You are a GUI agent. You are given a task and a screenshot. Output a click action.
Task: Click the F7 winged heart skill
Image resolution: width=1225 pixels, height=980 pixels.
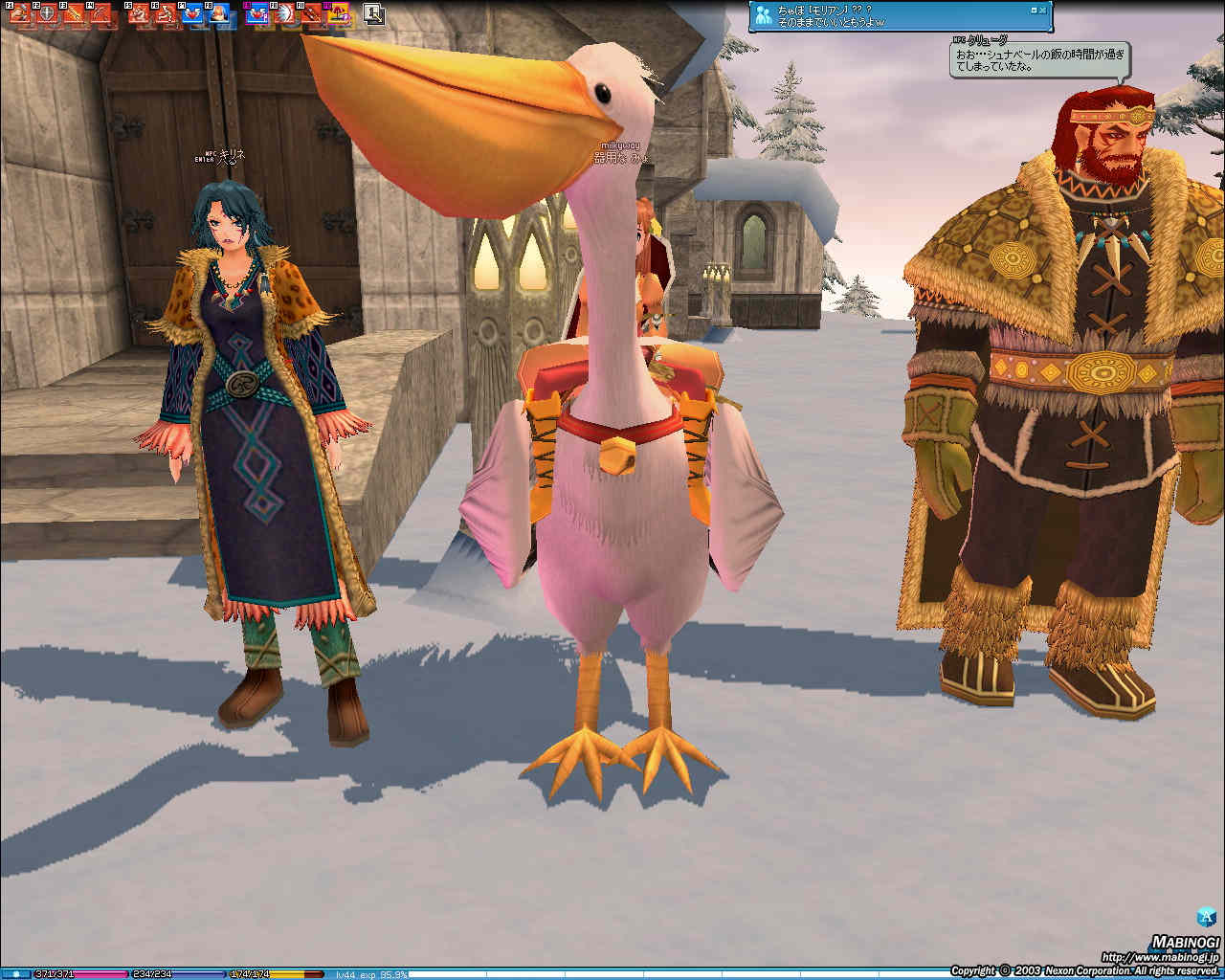pos(190,14)
